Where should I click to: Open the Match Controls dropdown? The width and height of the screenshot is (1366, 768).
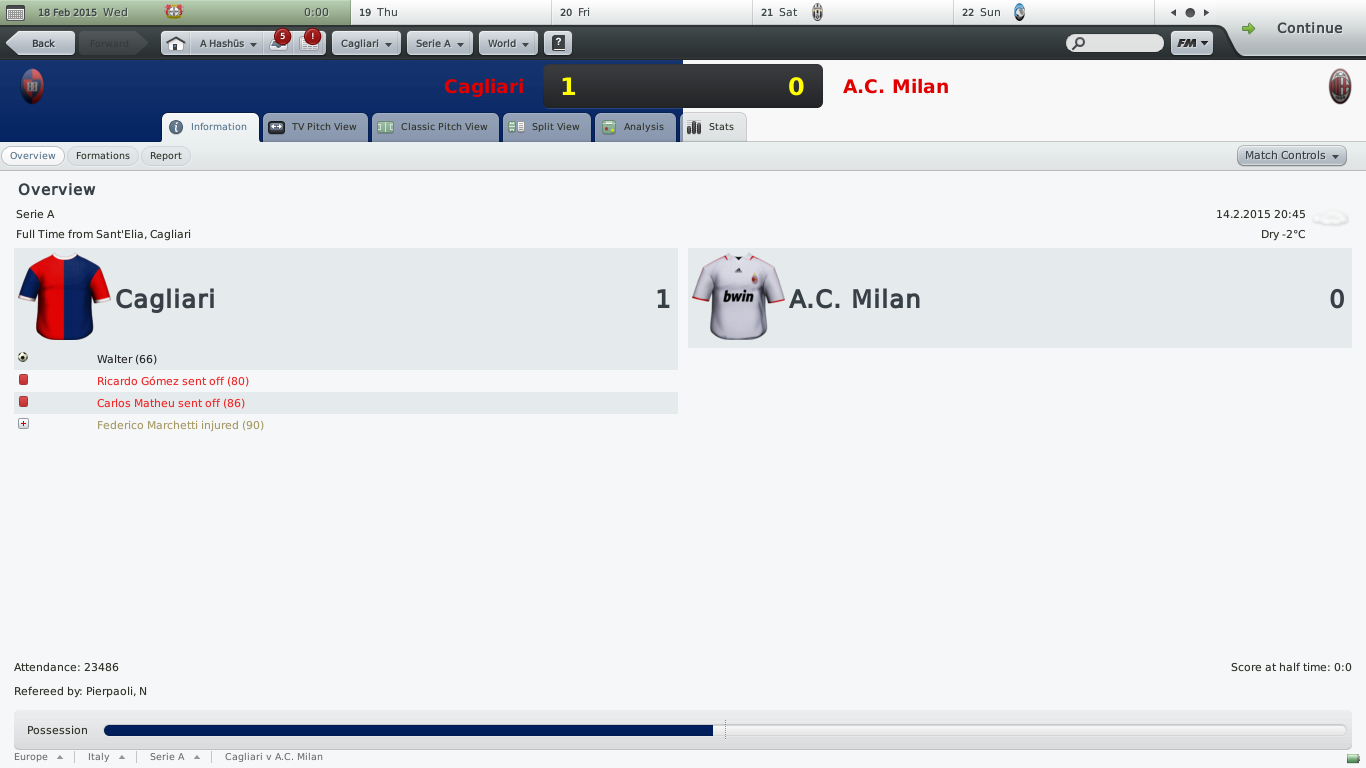(1291, 156)
